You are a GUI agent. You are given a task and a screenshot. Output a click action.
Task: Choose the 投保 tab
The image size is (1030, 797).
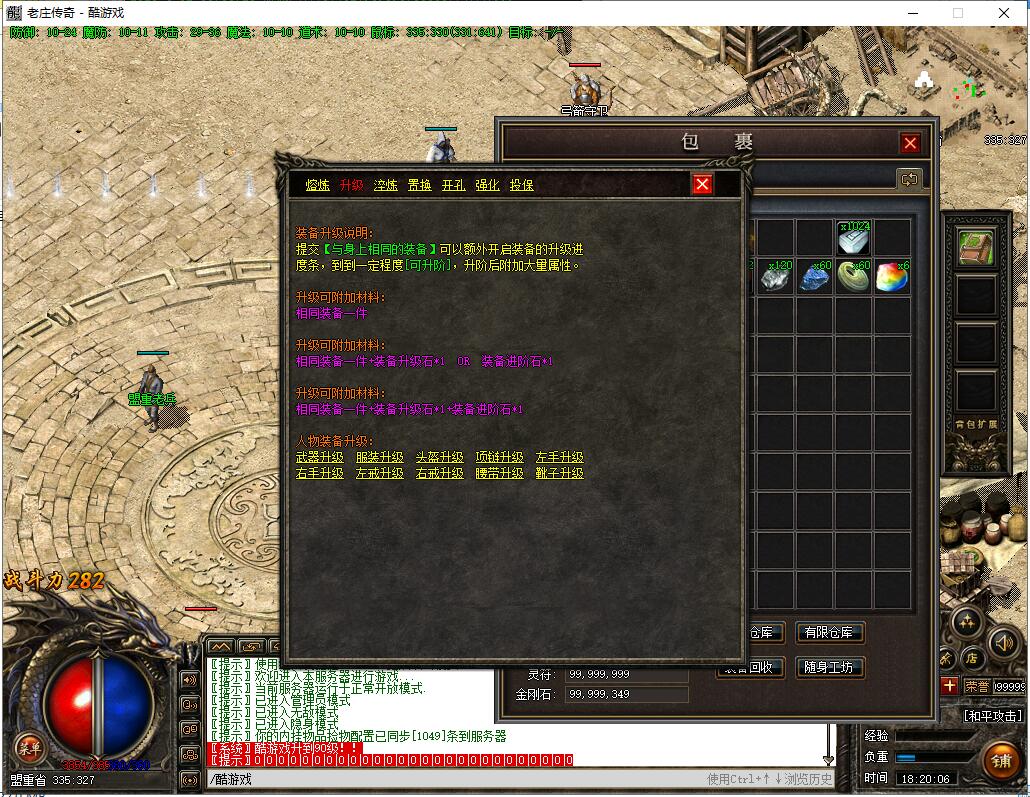click(521, 185)
